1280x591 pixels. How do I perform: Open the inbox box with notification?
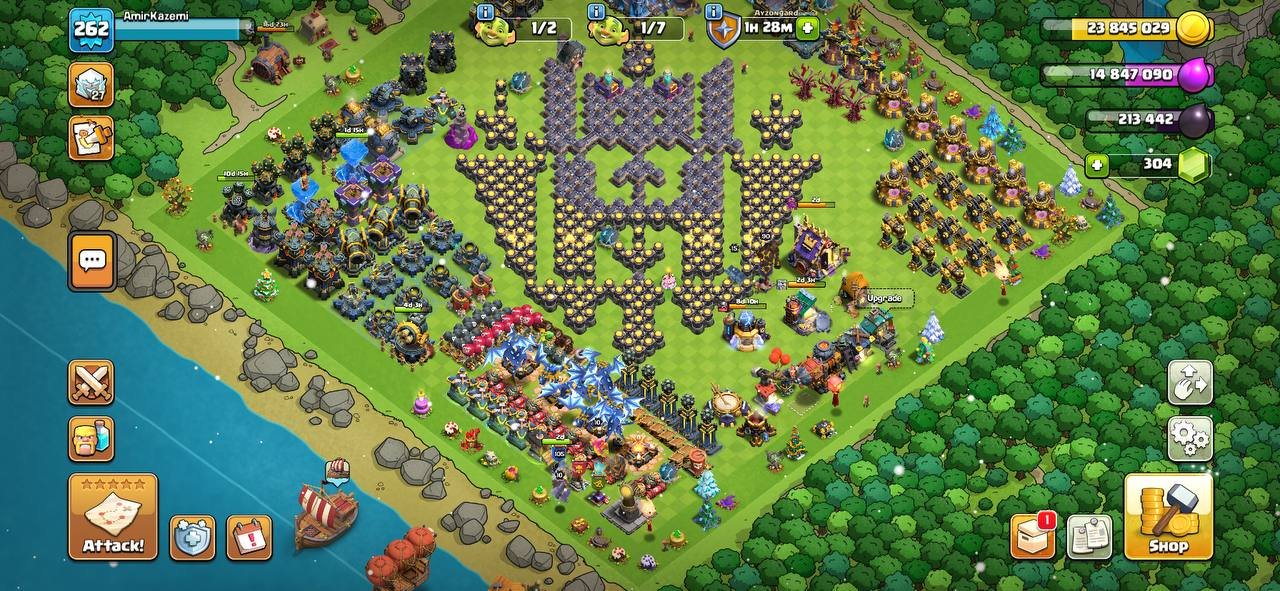point(1033,536)
